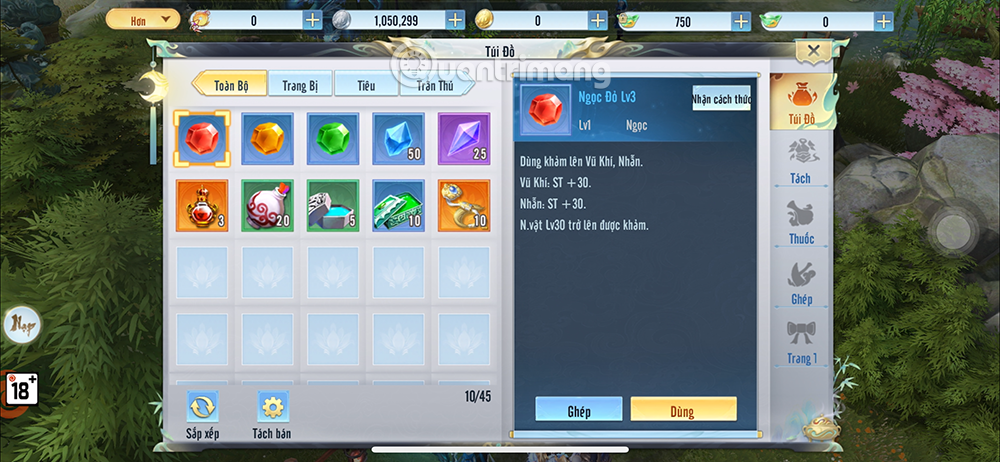Open the Thuốc side tab
The height and width of the screenshot is (462, 1000).
[x=801, y=223]
